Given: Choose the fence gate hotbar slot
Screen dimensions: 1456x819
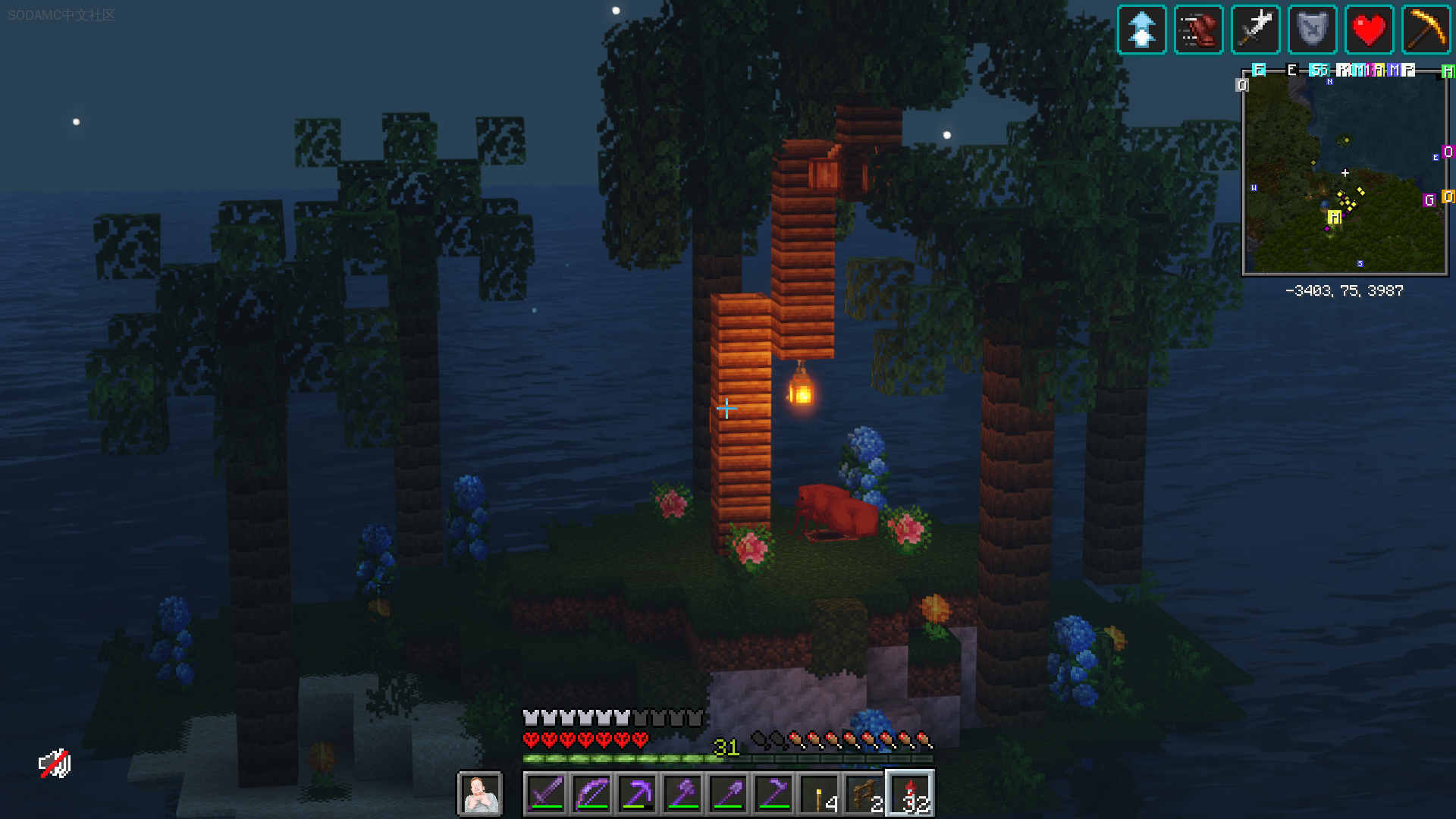Looking at the screenshot, I should point(864,794).
